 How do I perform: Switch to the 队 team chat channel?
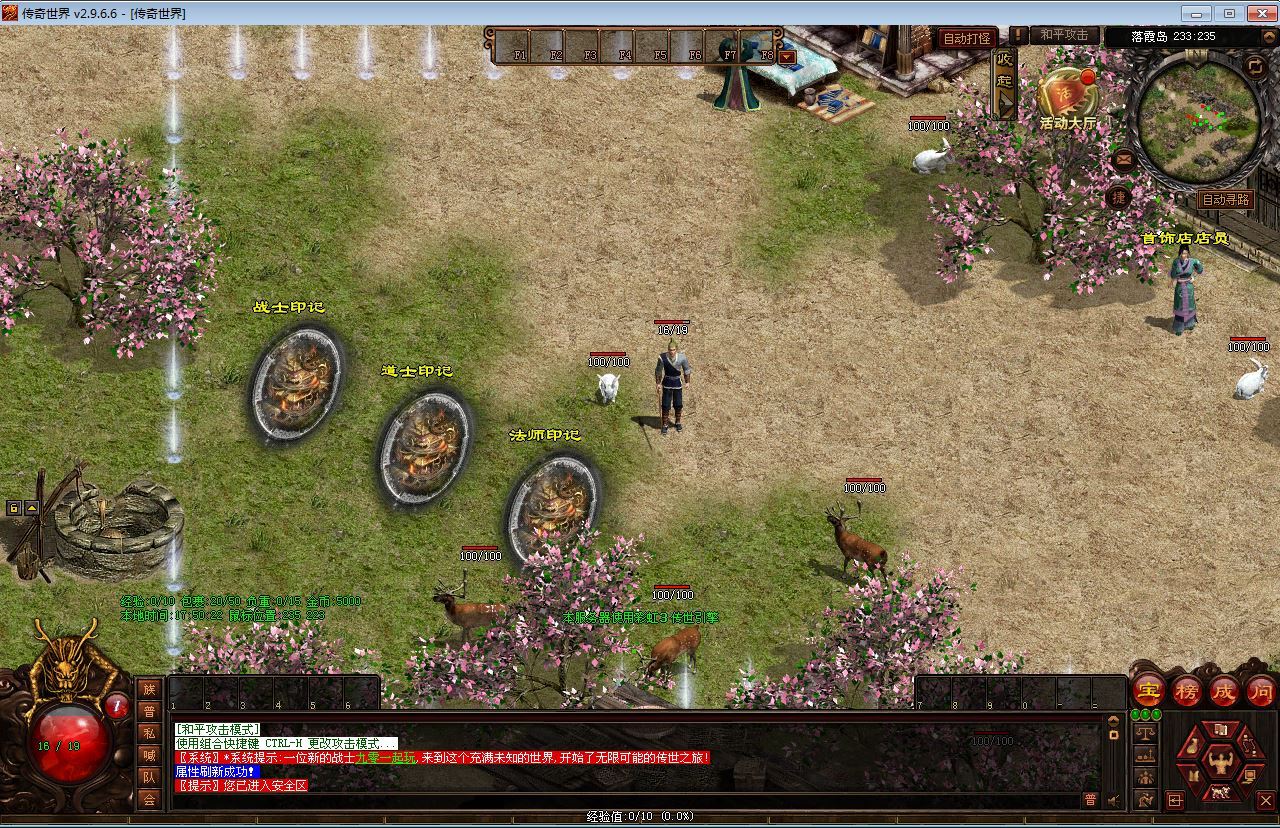point(149,777)
